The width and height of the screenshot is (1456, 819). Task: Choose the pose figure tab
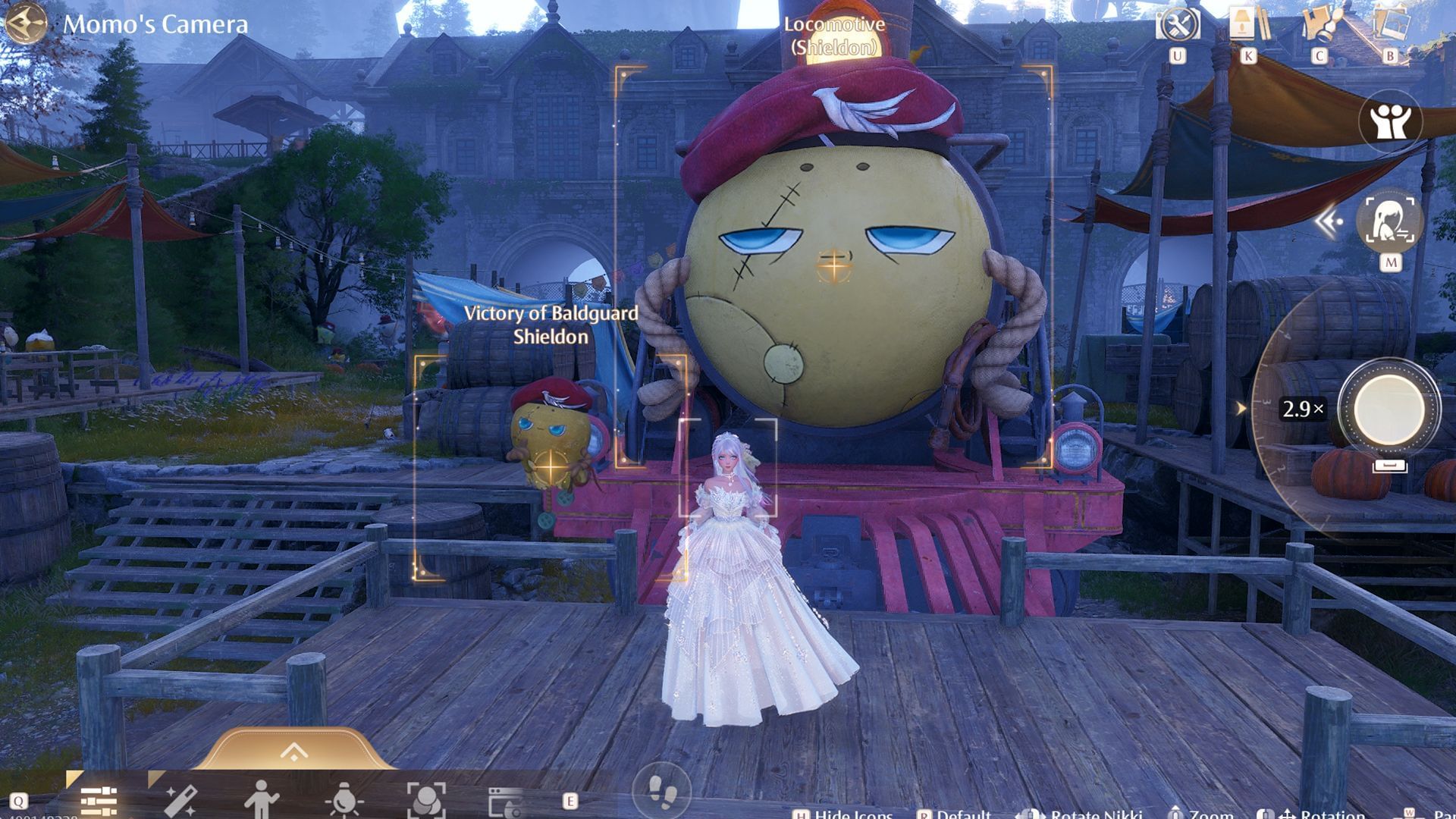tap(262, 801)
